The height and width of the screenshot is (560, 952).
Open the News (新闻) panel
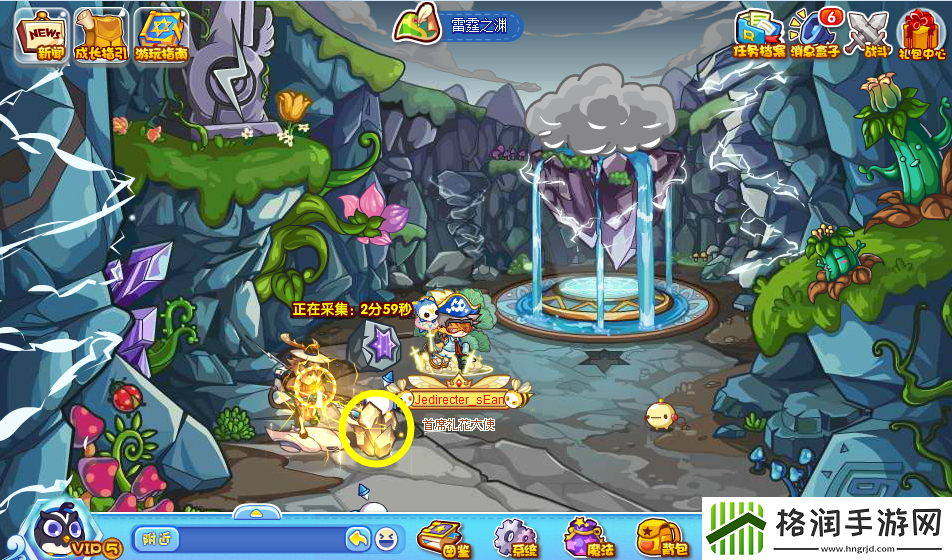point(40,34)
